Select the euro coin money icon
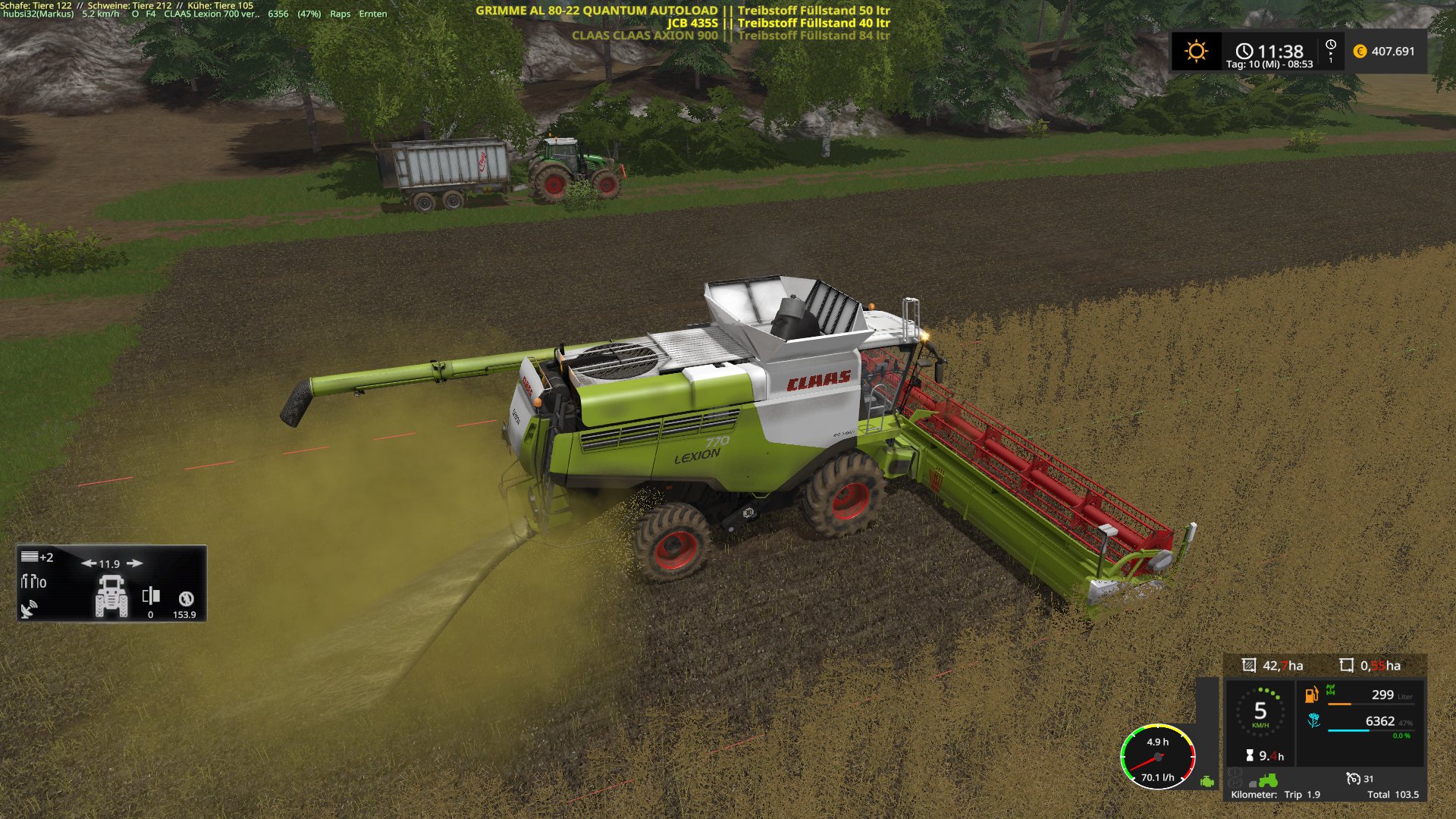The height and width of the screenshot is (819, 1456). tap(1360, 52)
